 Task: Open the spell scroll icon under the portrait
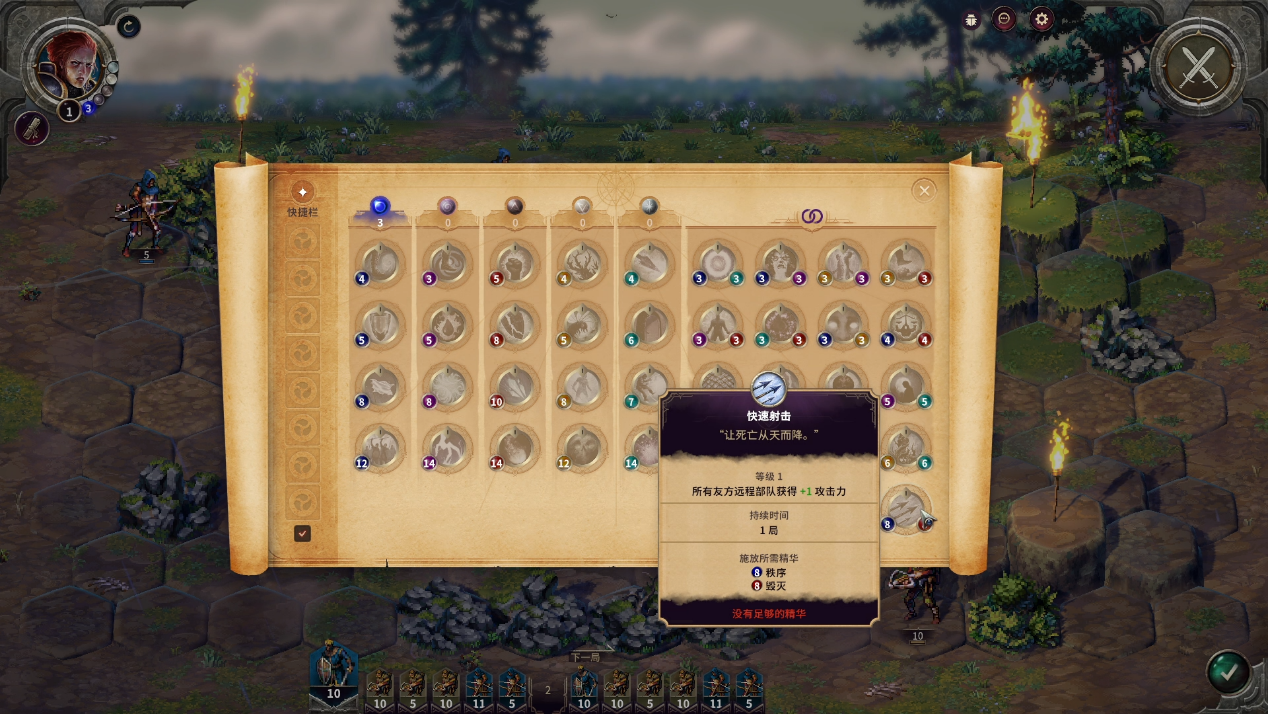(32, 128)
